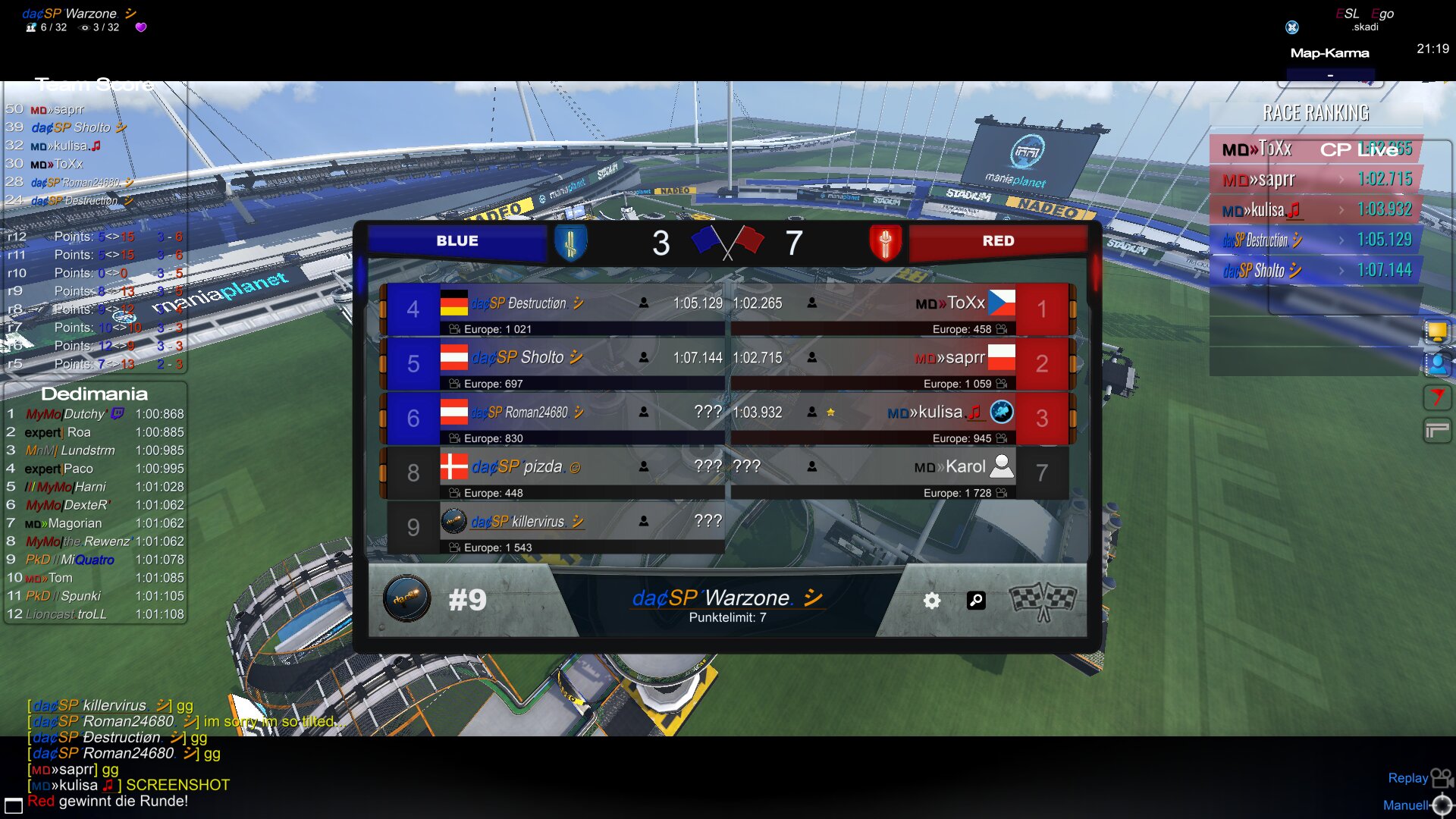Open the blue player profile icon
Screen dimensions: 1456x819
pos(1436,365)
